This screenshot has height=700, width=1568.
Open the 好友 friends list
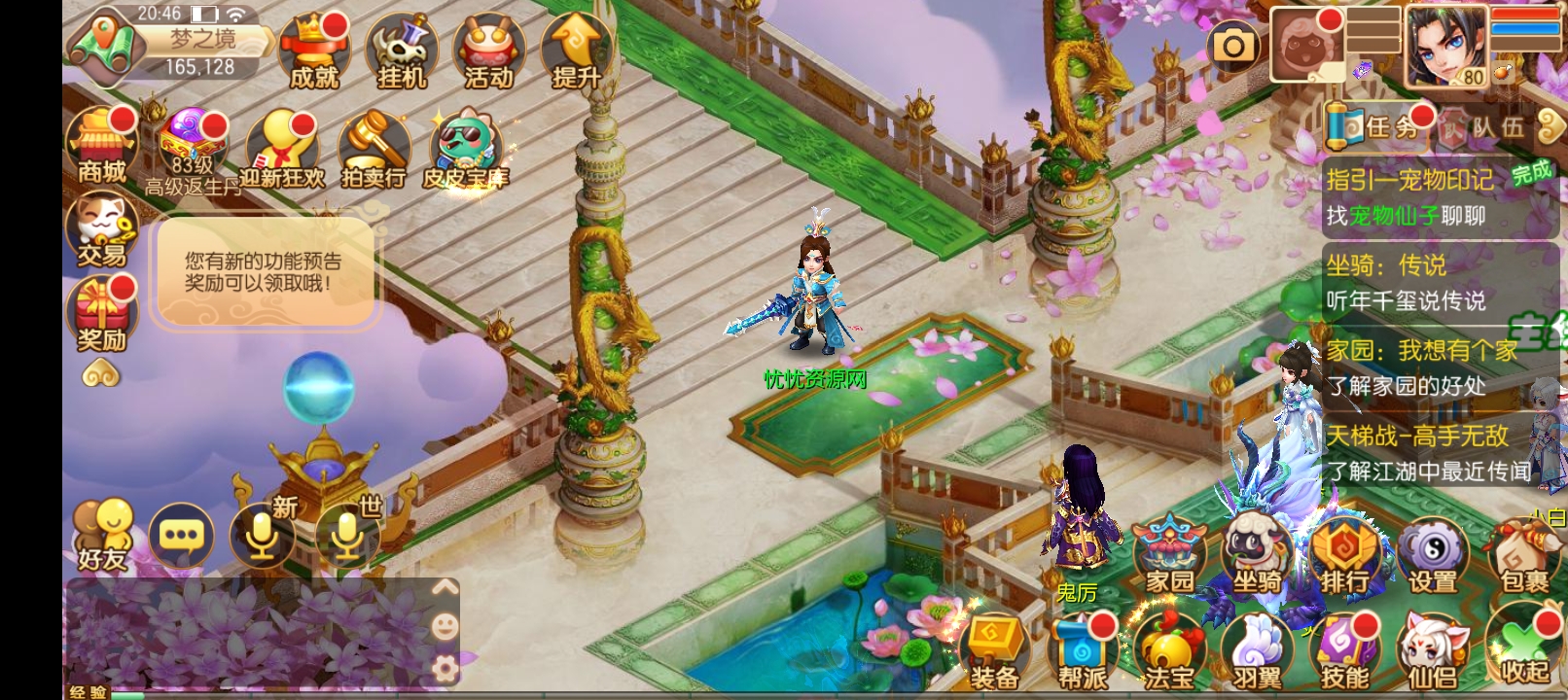coord(102,535)
